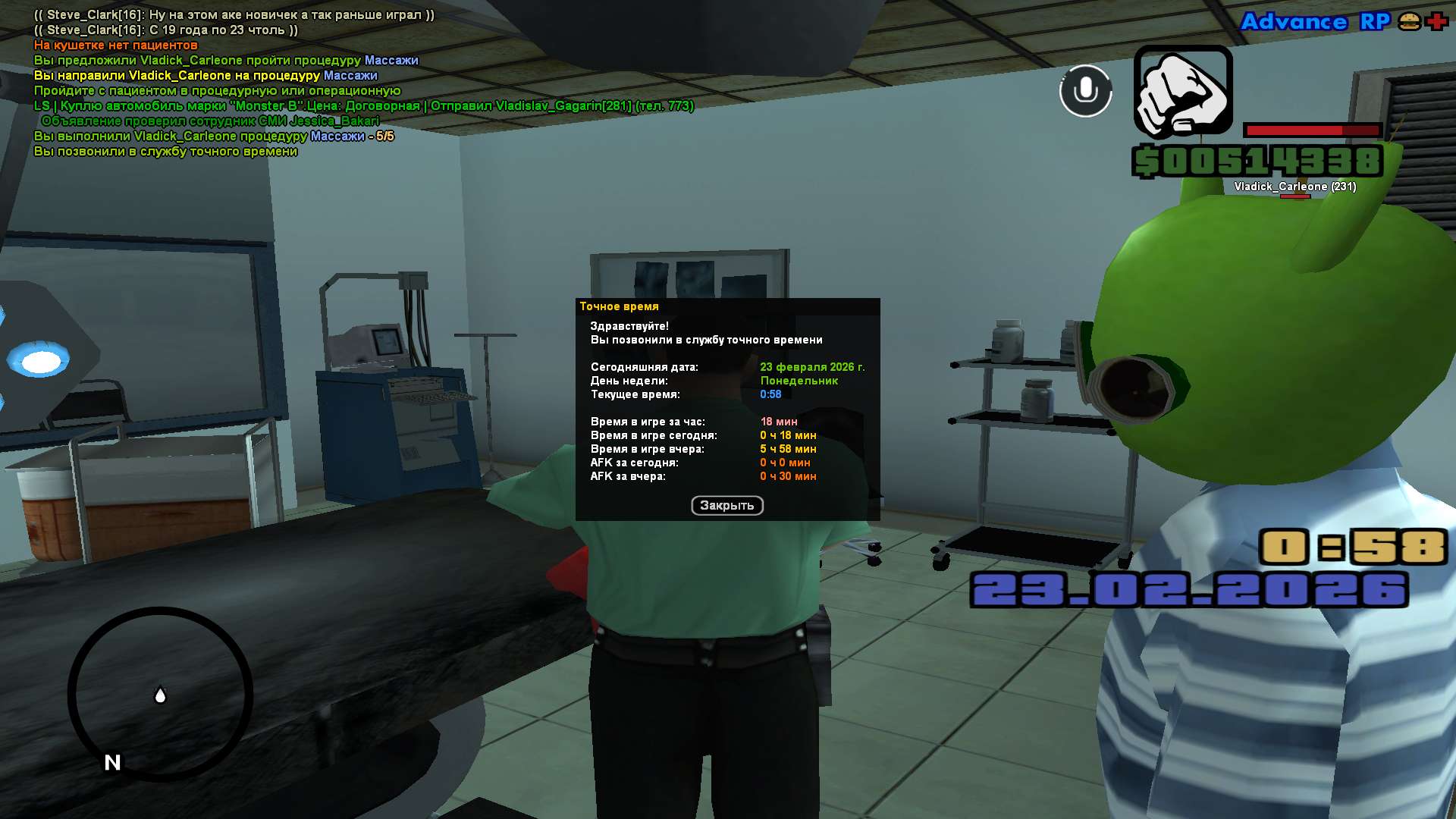Toggle the microphone voice chat icon
1456x819 pixels.
click(x=1085, y=91)
